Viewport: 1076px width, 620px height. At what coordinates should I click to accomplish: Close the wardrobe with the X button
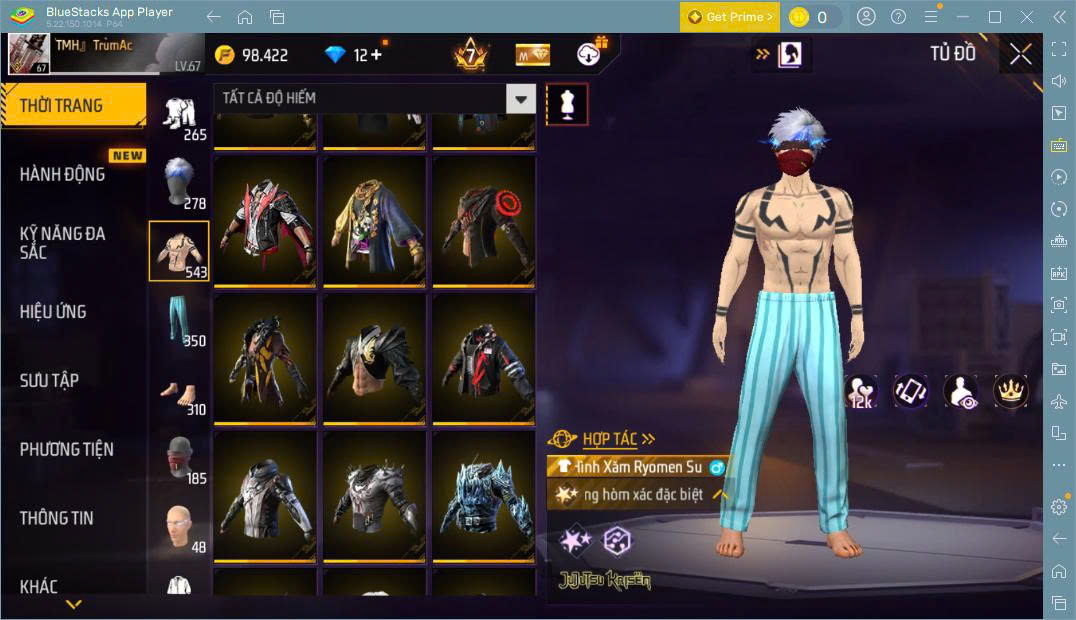pyautogui.click(x=1020, y=54)
